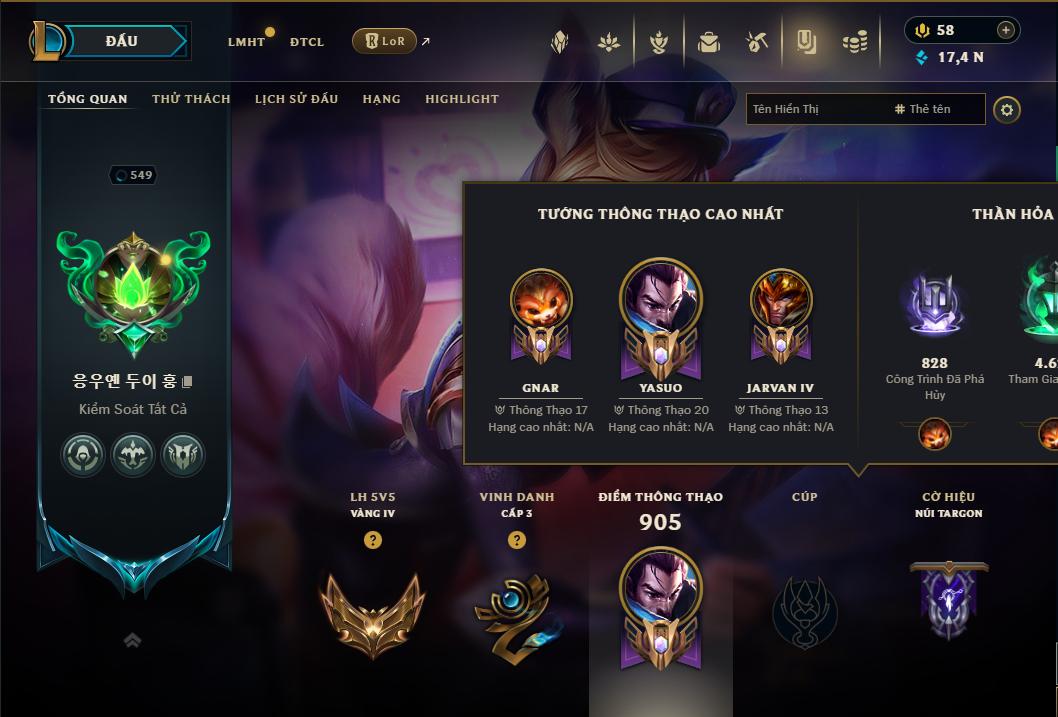Select the LH 5V5 gold rank emblem
The height and width of the screenshot is (717, 1058).
click(372, 613)
